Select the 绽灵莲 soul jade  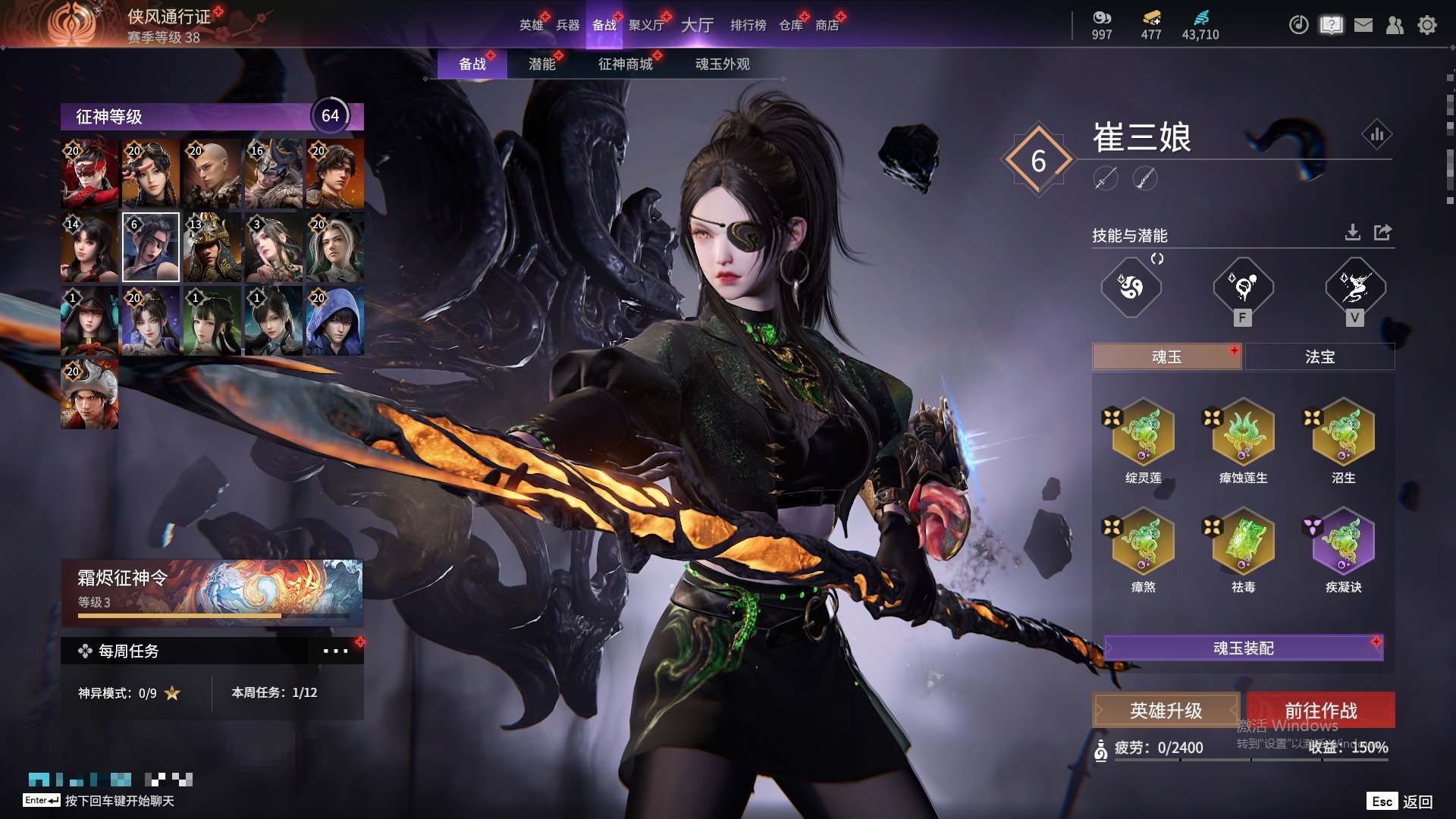pos(1143,432)
